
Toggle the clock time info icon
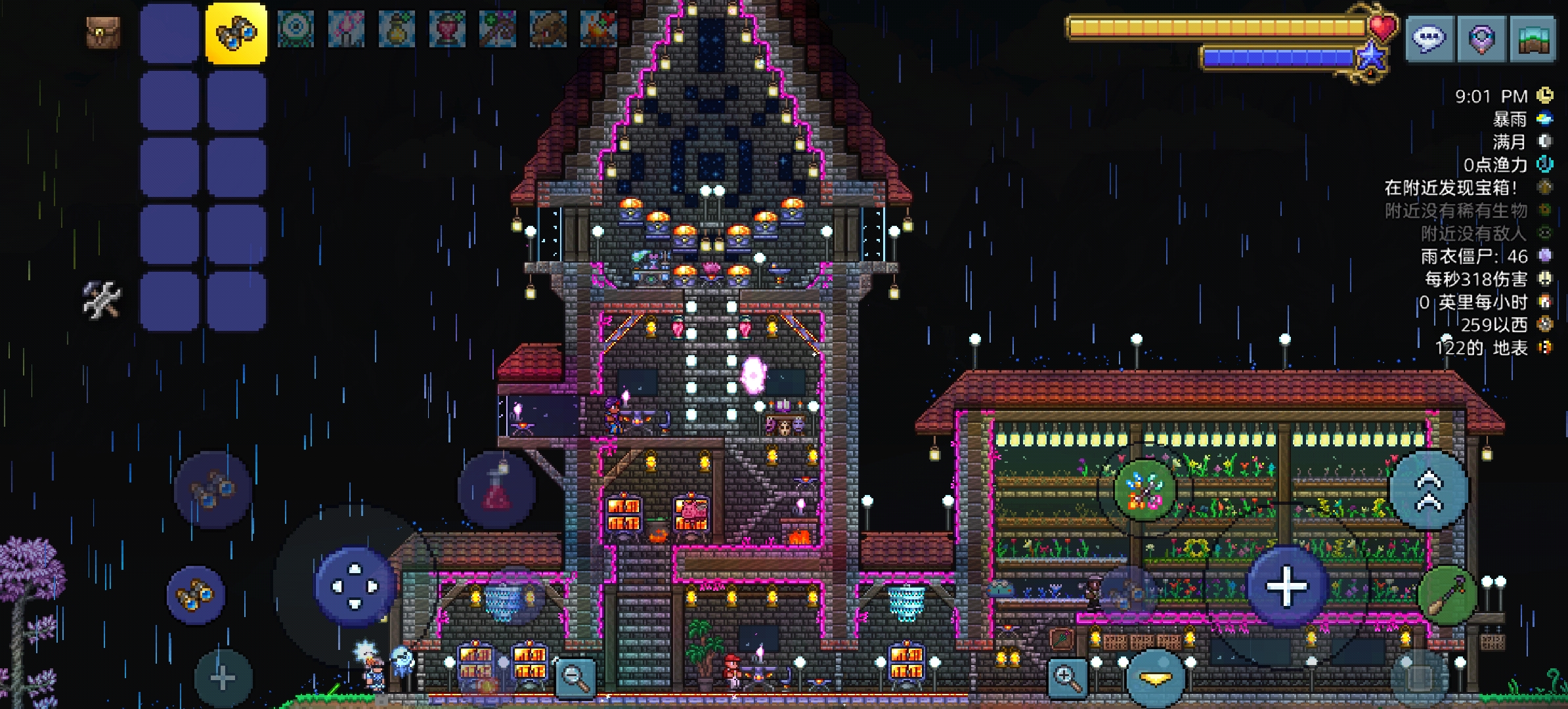(x=1546, y=96)
